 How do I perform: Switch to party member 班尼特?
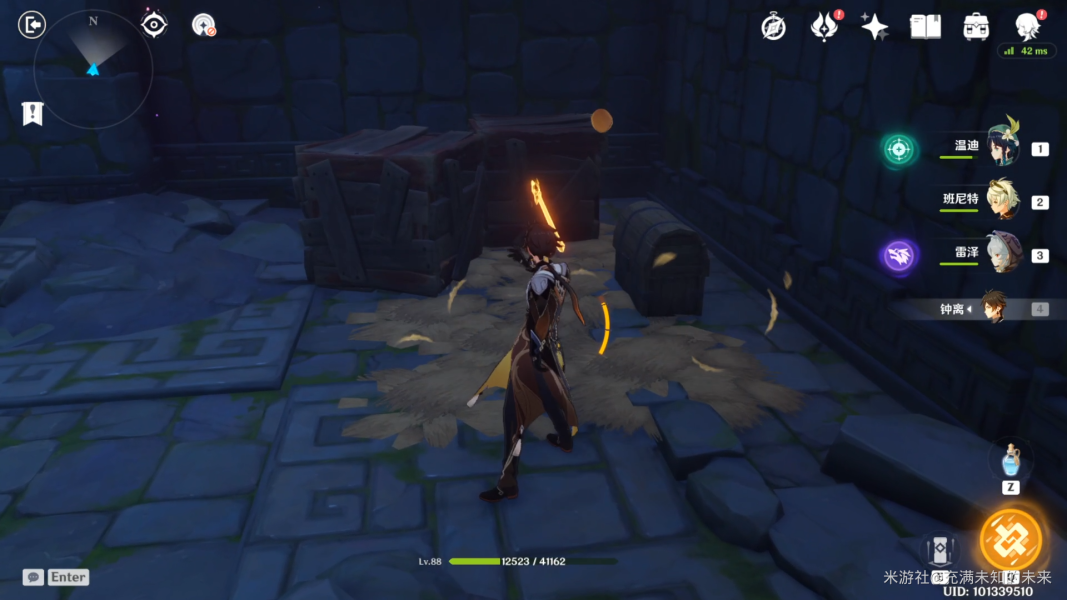1001,200
